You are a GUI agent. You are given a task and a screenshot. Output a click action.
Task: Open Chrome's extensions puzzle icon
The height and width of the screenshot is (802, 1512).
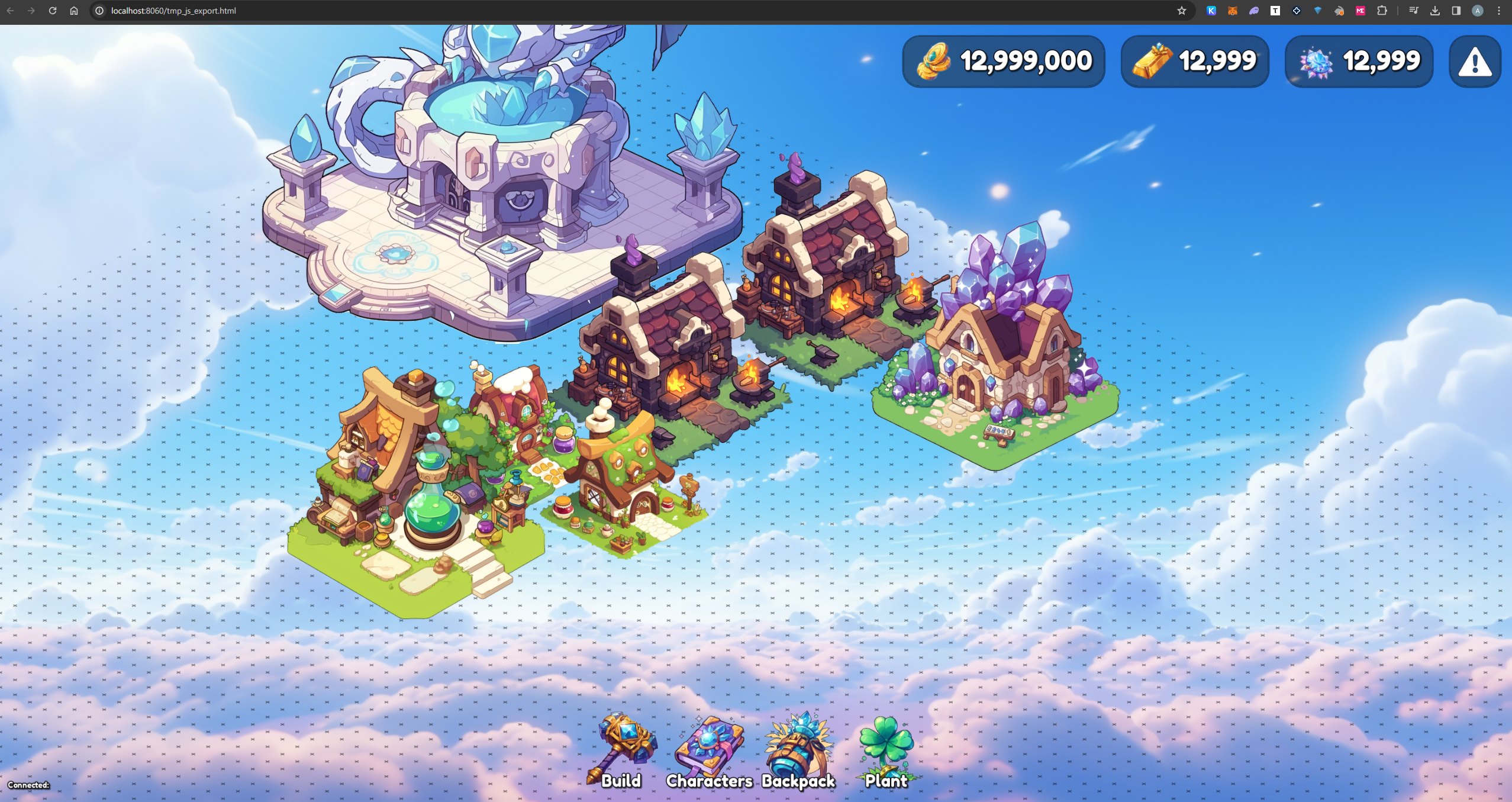[1381, 11]
